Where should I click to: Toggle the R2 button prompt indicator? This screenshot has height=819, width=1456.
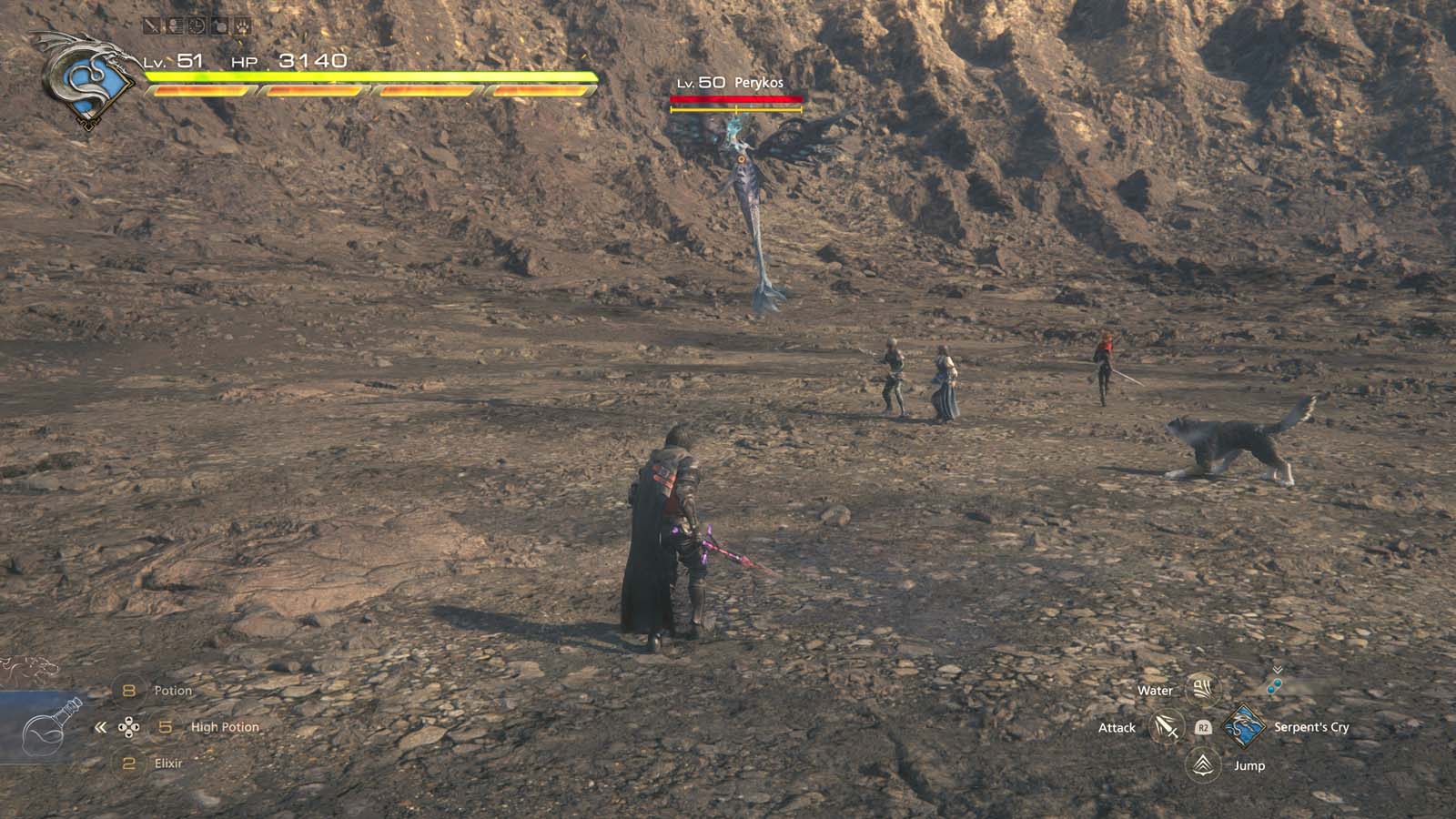(x=1202, y=728)
